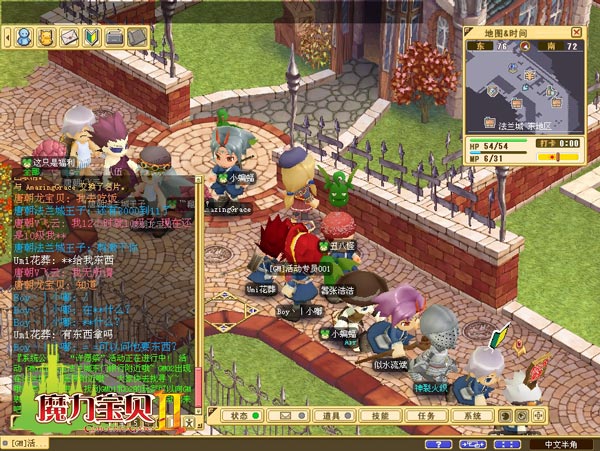Click the blue character icon in top toolbar
The height and width of the screenshot is (451, 600).
point(25,37)
